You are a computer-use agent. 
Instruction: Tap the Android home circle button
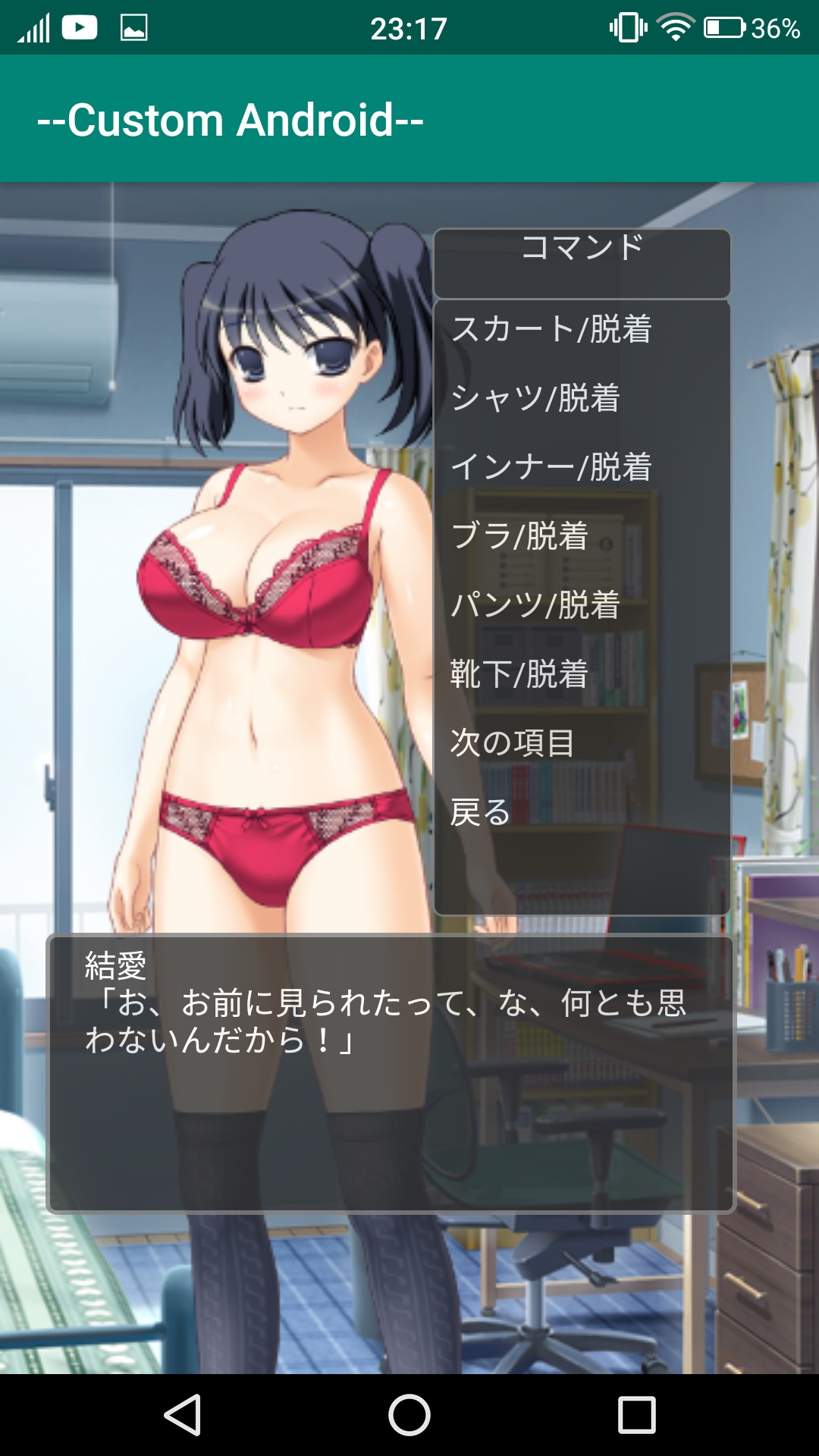click(409, 1415)
